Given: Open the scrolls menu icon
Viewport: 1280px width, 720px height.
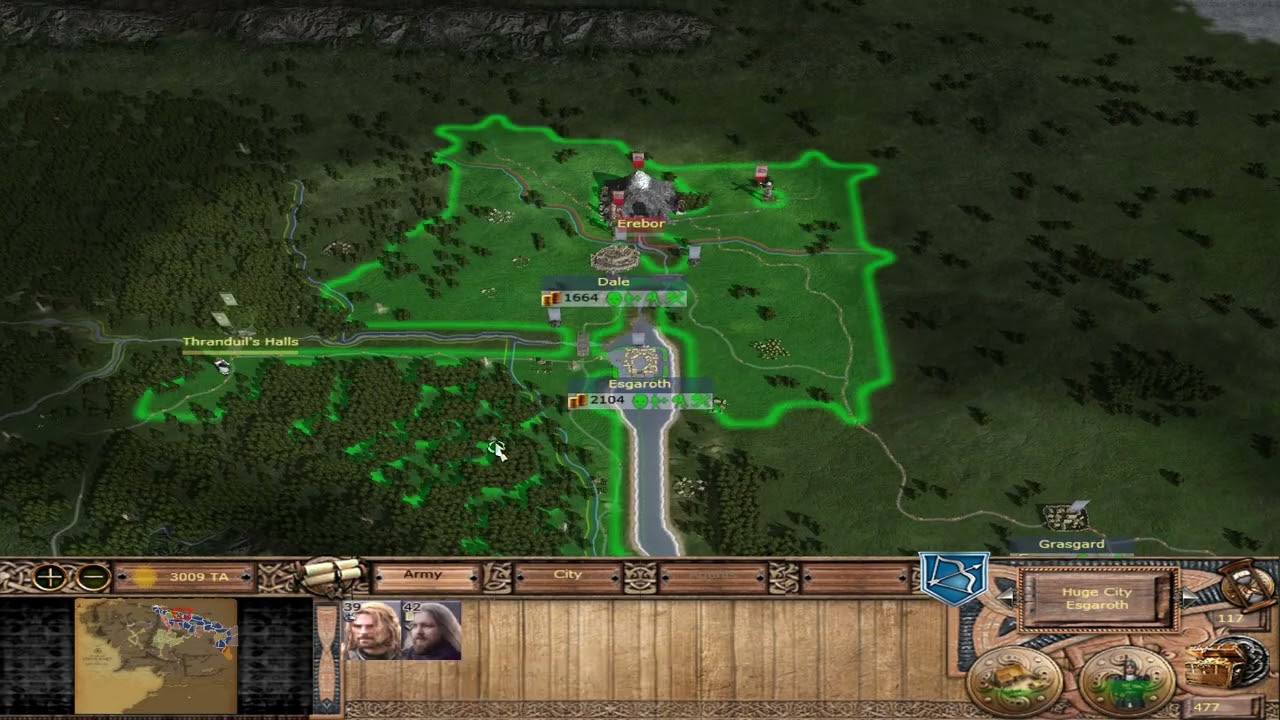Looking at the screenshot, I should coord(333,573).
